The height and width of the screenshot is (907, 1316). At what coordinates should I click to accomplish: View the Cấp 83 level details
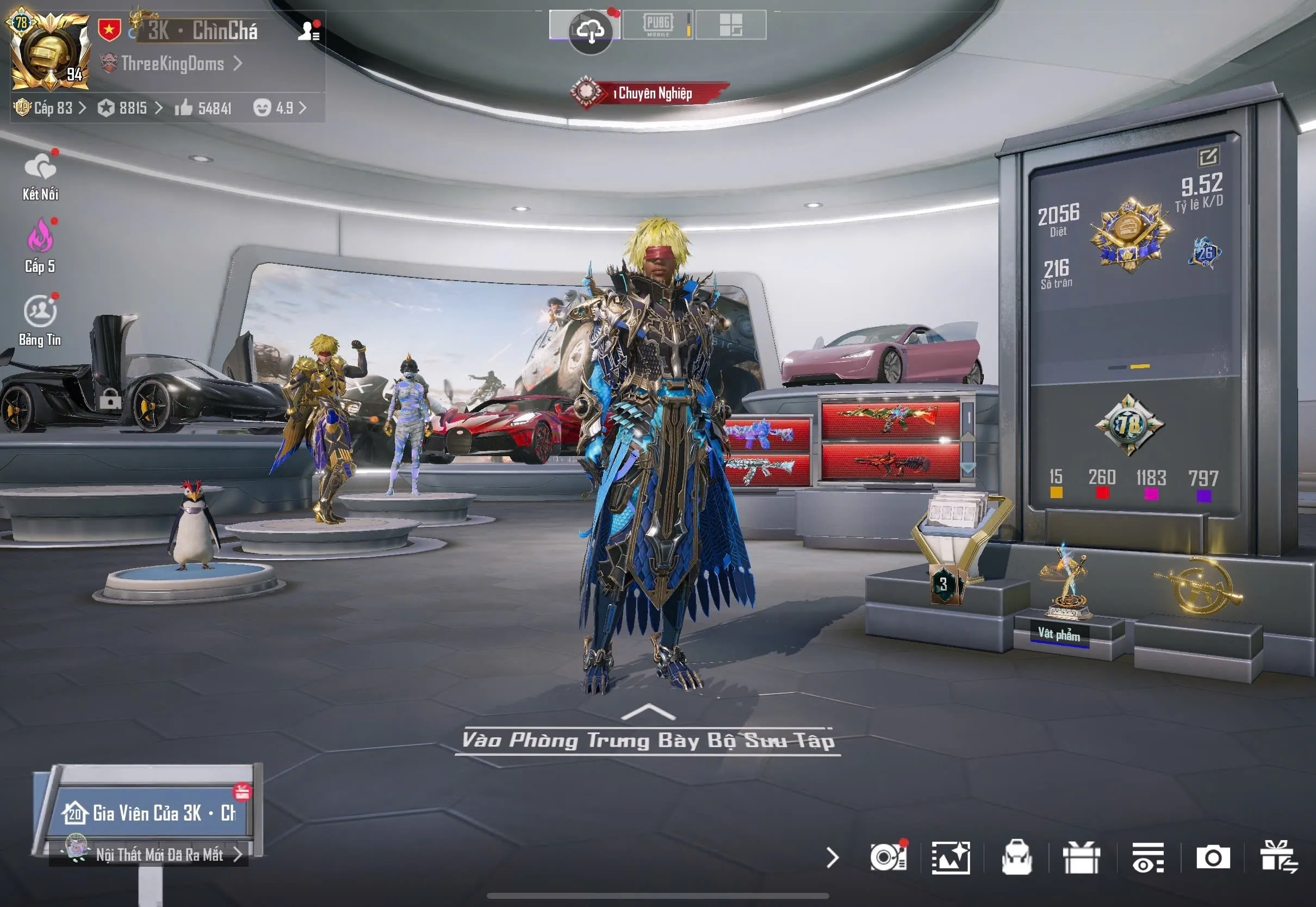pyautogui.click(x=51, y=108)
